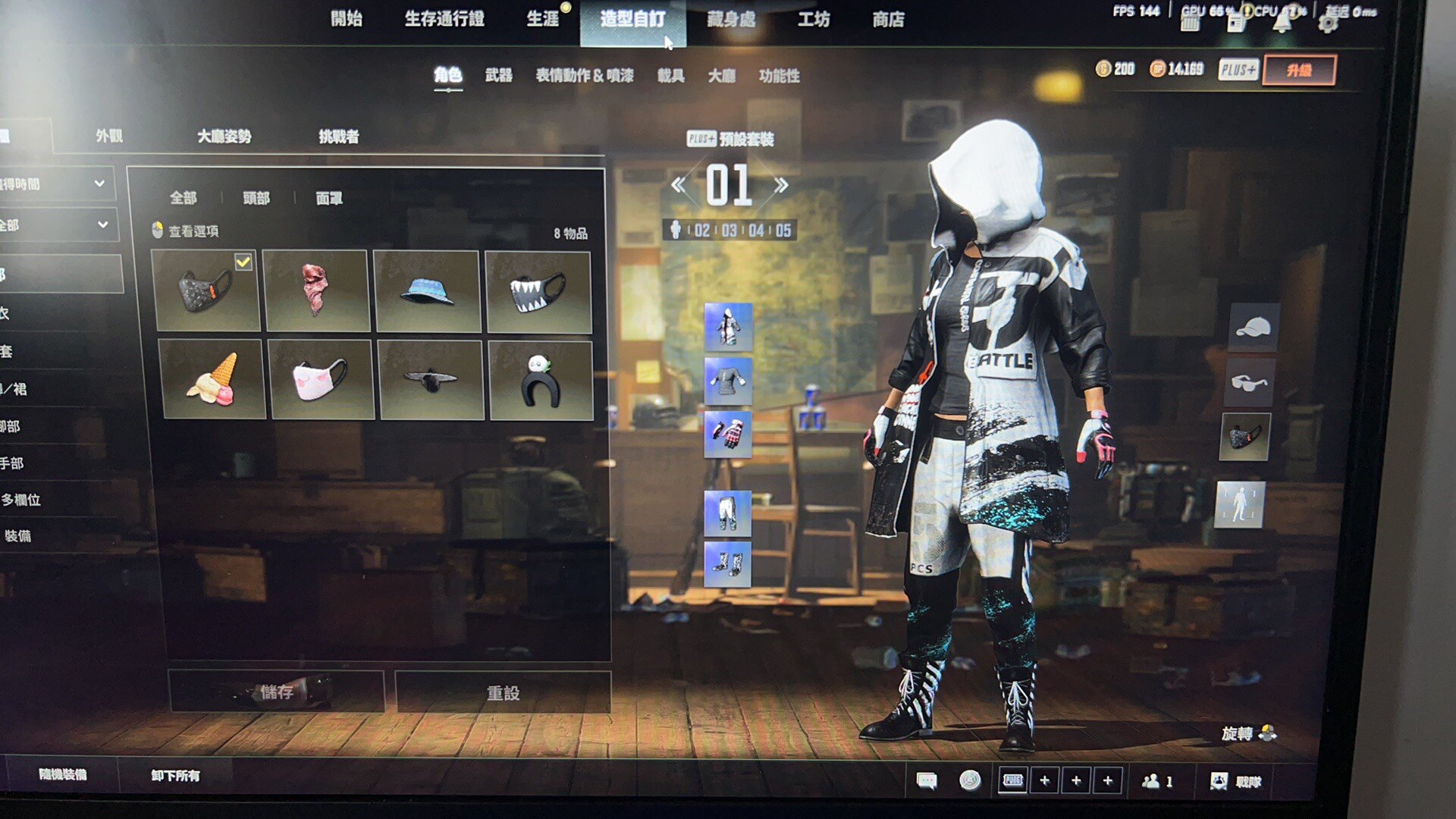
Task: Select the sunglasses slot on right side
Action: [1249, 383]
